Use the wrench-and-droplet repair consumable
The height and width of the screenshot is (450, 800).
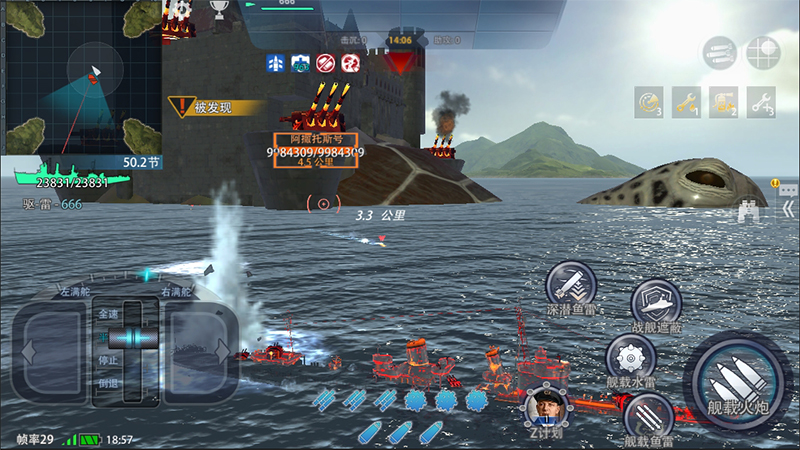coord(686,100)
